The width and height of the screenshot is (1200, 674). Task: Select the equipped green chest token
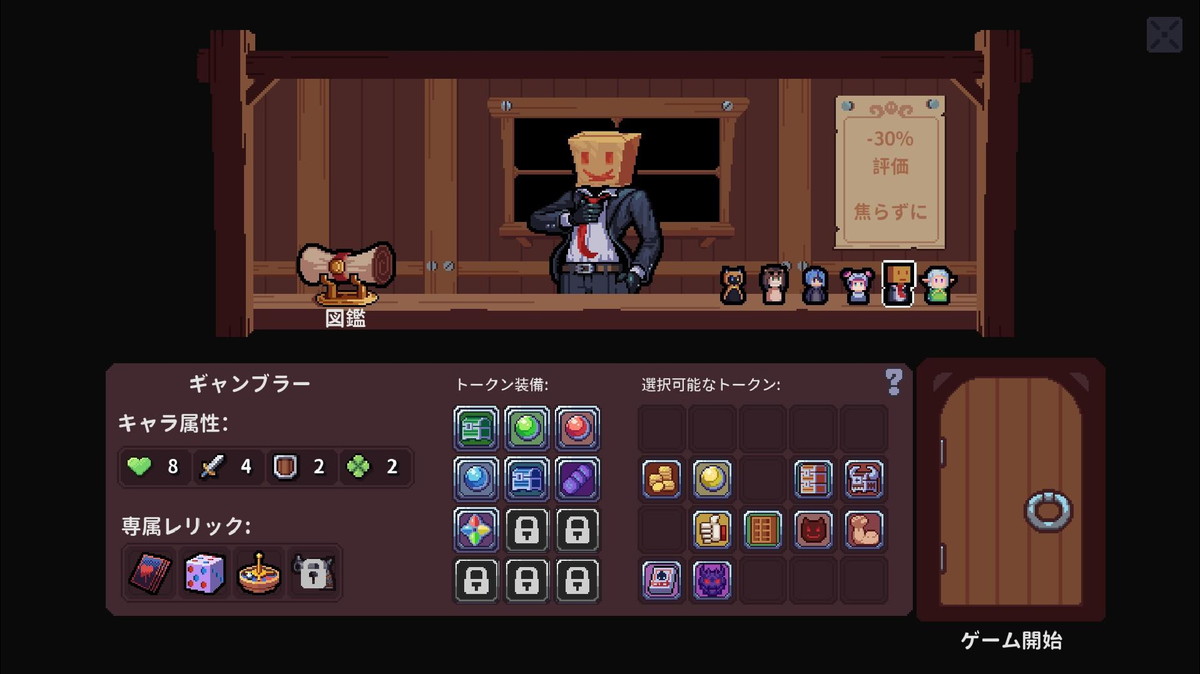click(476, 427)
